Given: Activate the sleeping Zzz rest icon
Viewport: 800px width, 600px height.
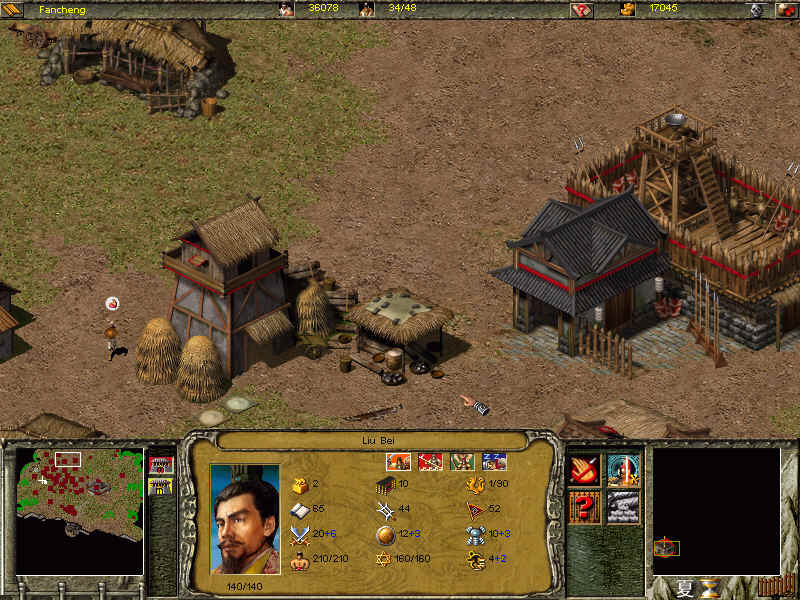Looking at the screenshot, I should click(494, 461).
